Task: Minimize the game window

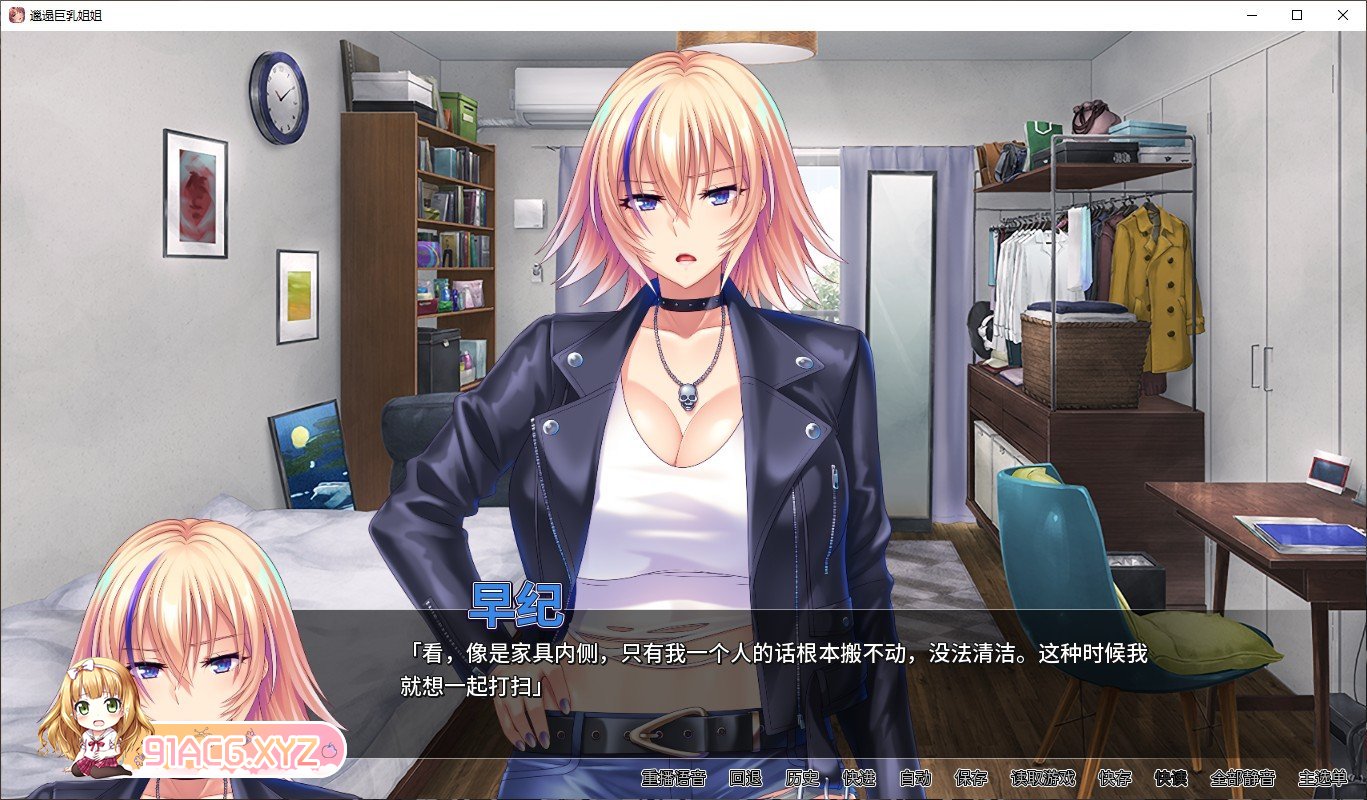Action: (x=1252, y=15)
